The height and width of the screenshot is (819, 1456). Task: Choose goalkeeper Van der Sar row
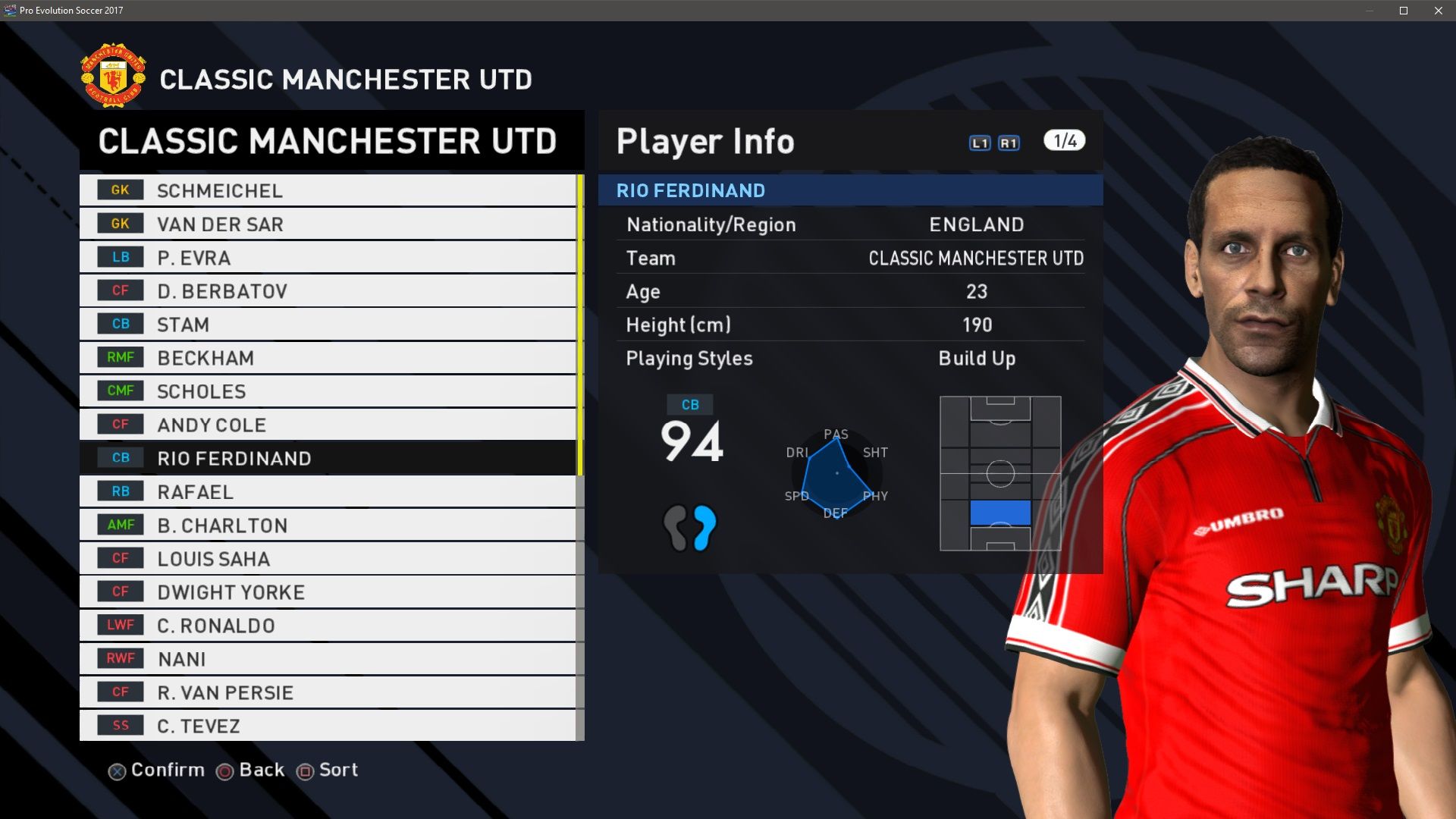tap(328, 224)
